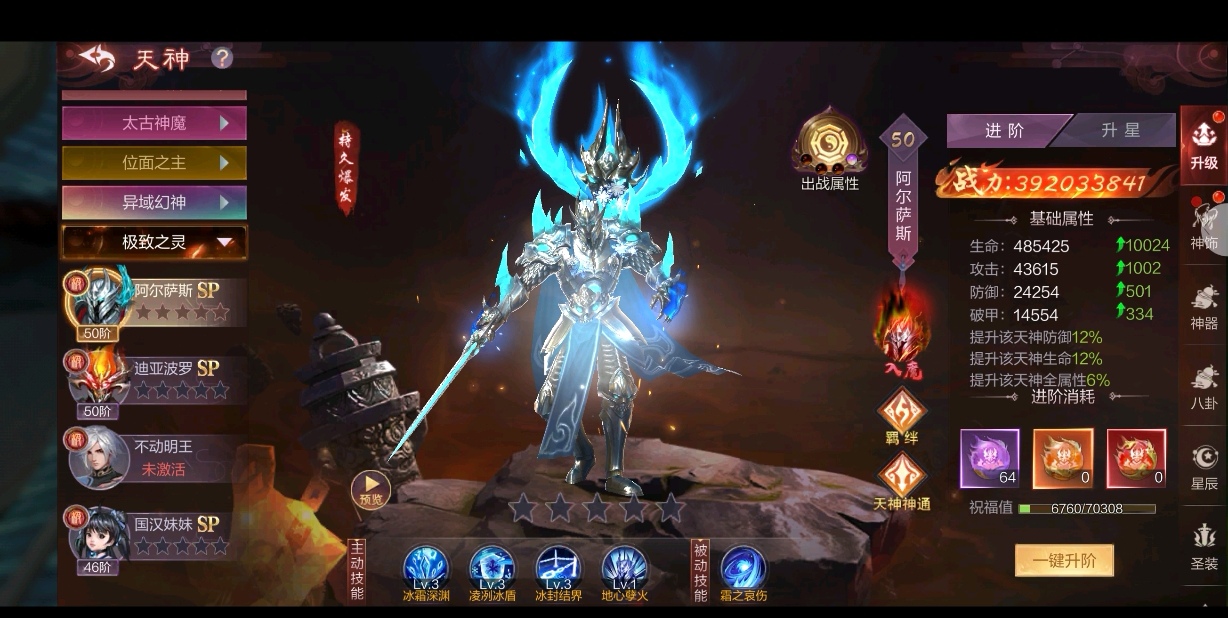The width and height of the screenshot is (1228, 618).
Task: Switch to the 升星 tab
Action: coord(1120,130)
